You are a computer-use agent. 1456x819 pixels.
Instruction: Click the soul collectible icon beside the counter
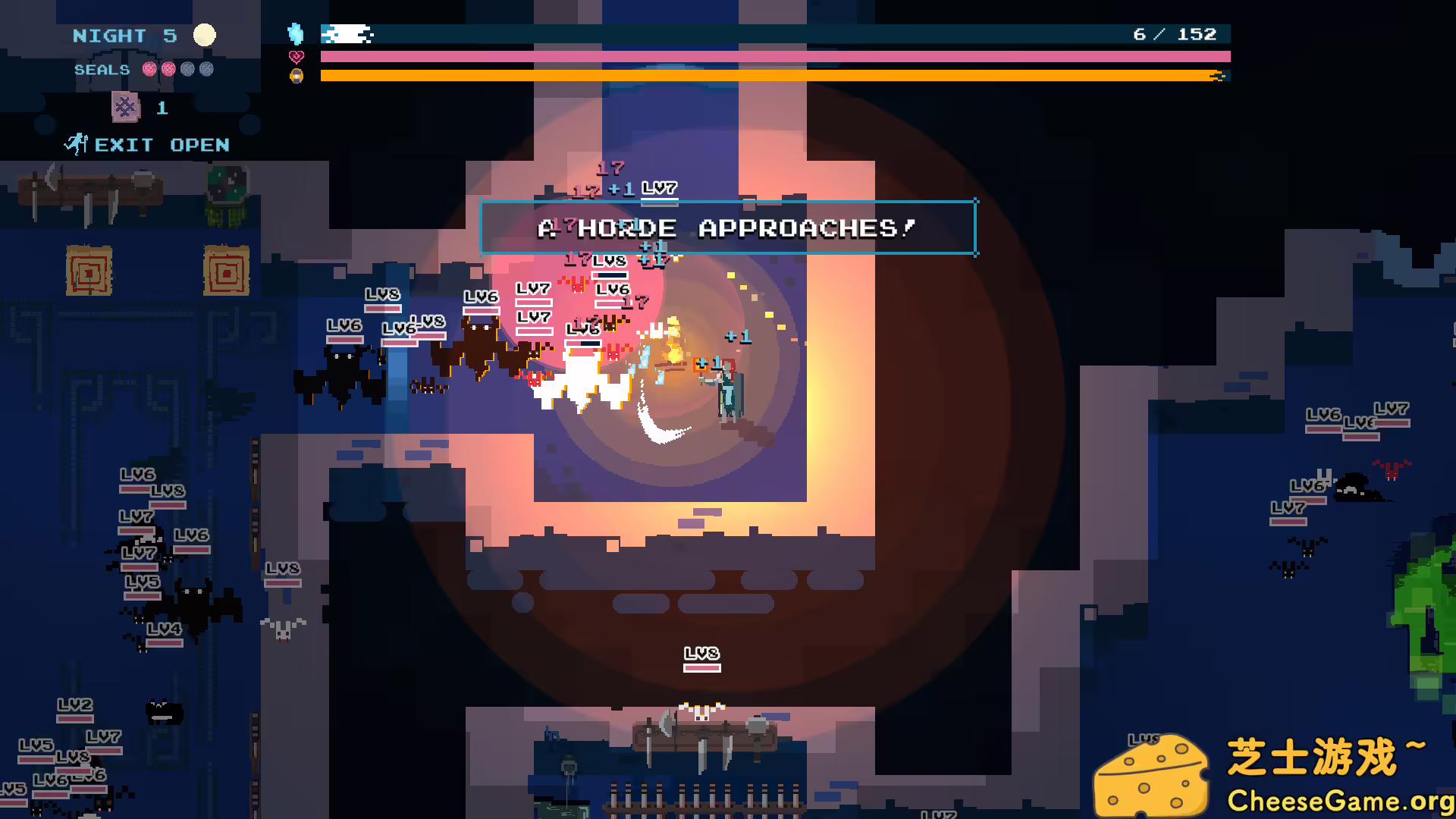[297, 32]
